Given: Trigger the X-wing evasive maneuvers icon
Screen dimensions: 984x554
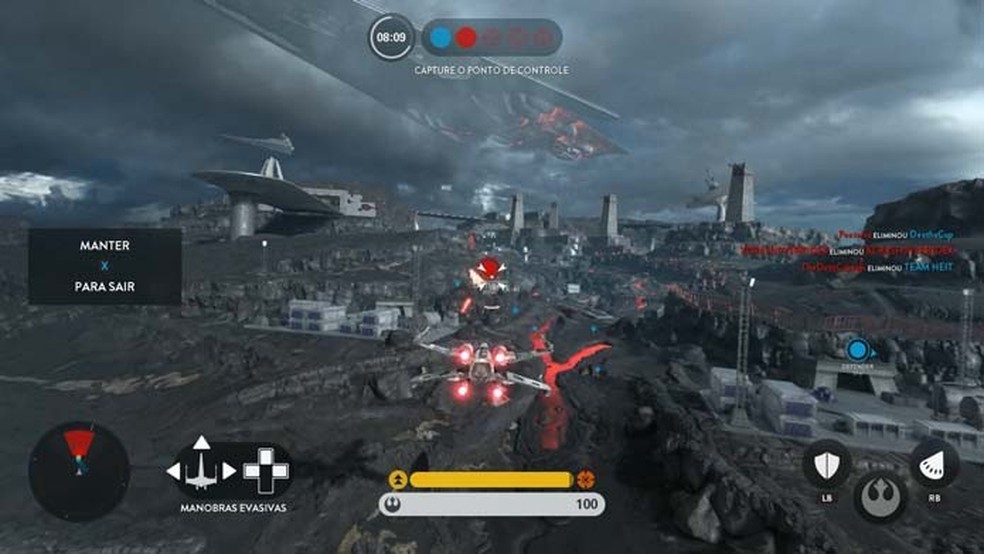Looking at the screenshot, I should pos(202,469).
